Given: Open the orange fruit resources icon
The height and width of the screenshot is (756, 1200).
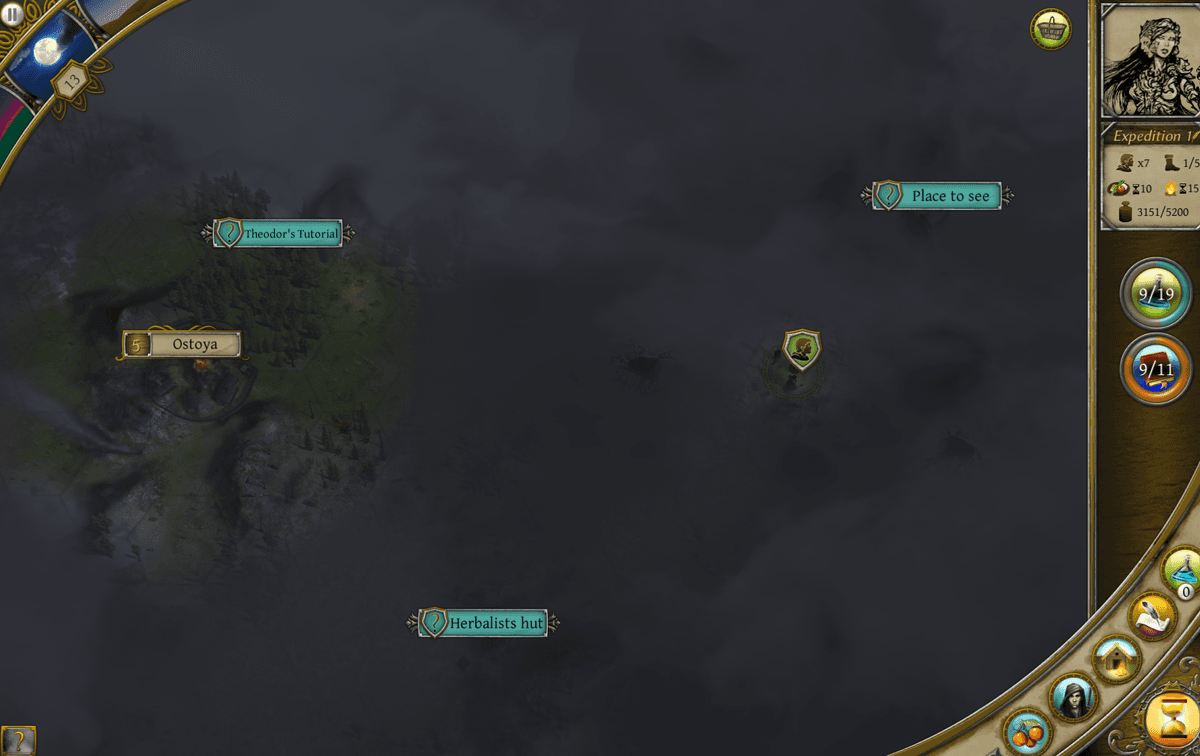Looking at the screenshot, I should (1027, 733).
